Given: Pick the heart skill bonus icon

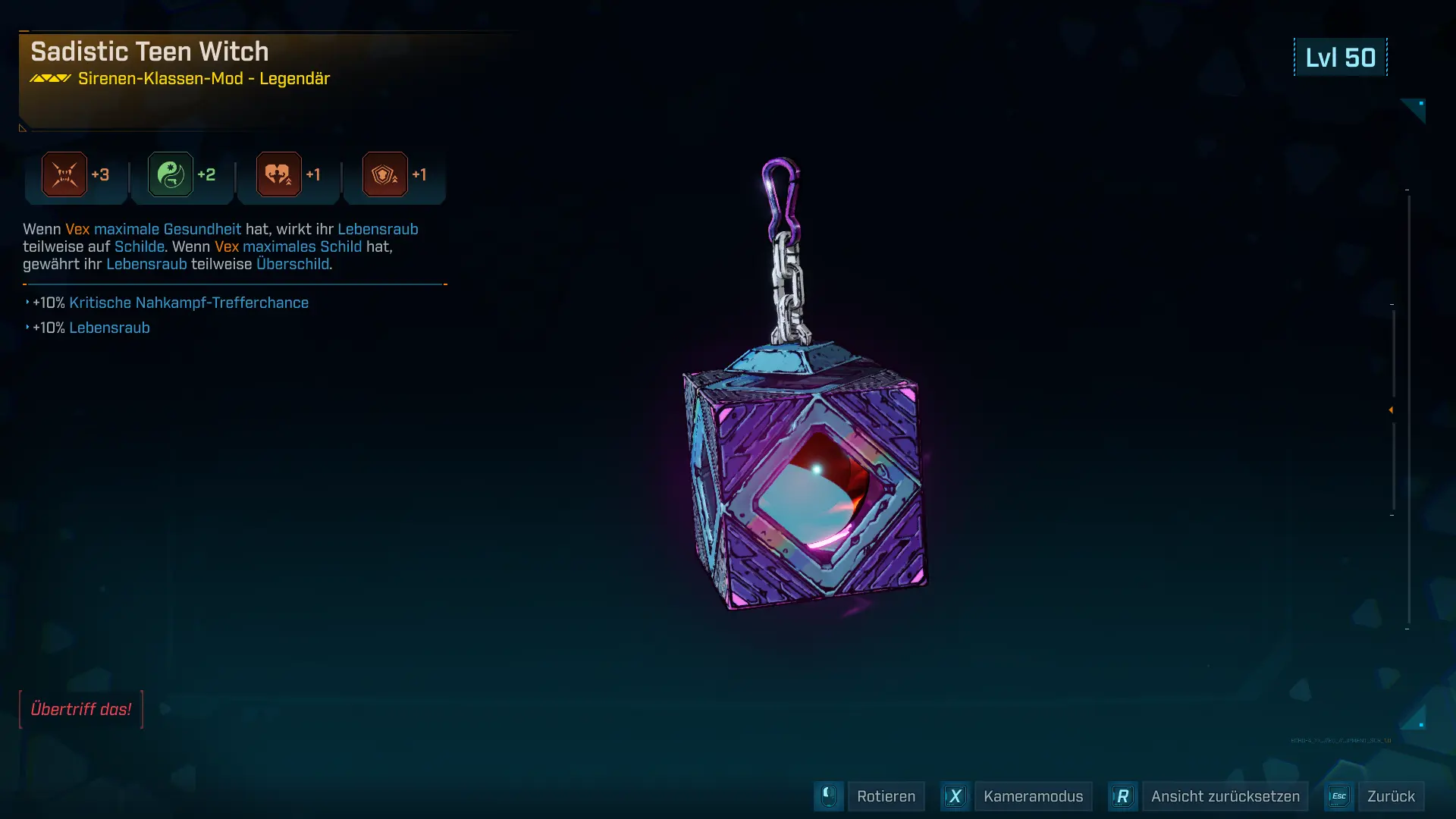Looking at the screenshot, I should (x=278, y=174).
